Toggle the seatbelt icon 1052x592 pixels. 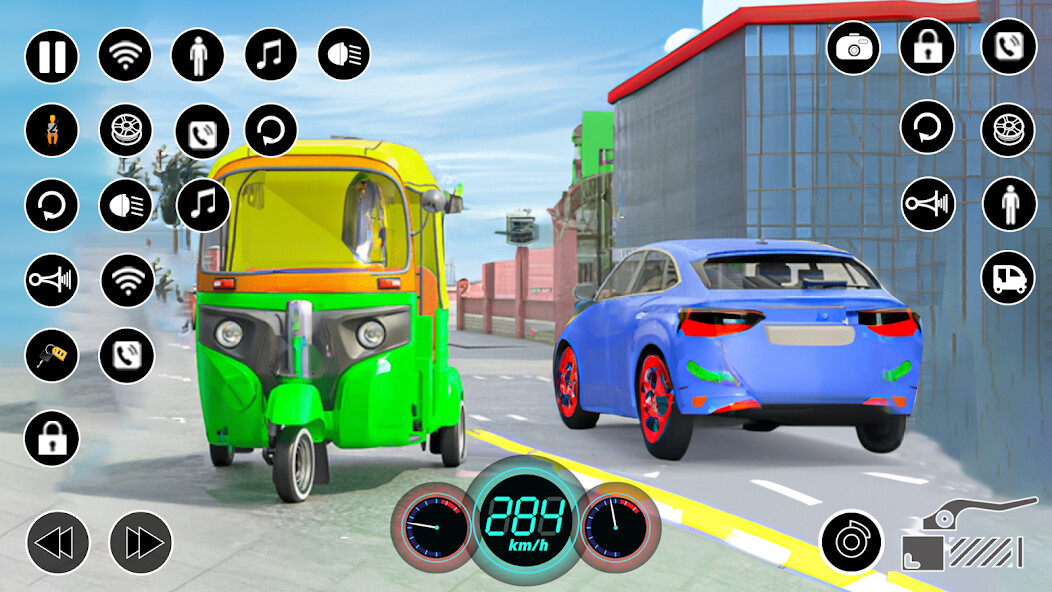click(x=52, y=130)
